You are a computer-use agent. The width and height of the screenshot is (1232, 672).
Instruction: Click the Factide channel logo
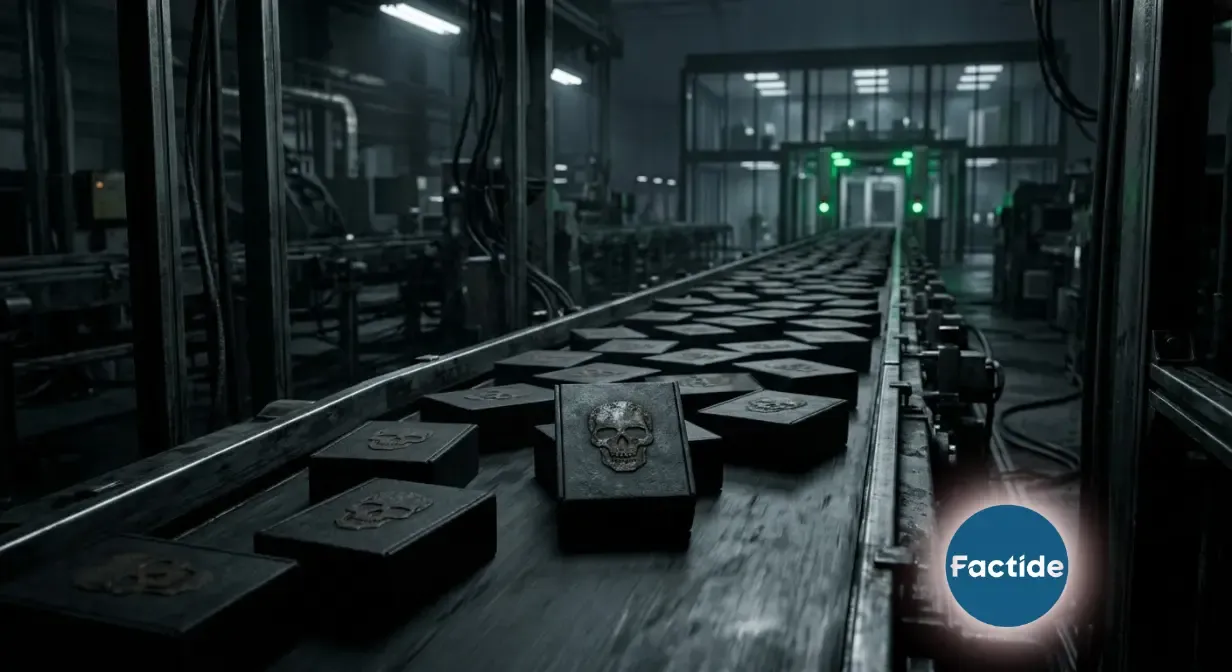coord(1006,566)
